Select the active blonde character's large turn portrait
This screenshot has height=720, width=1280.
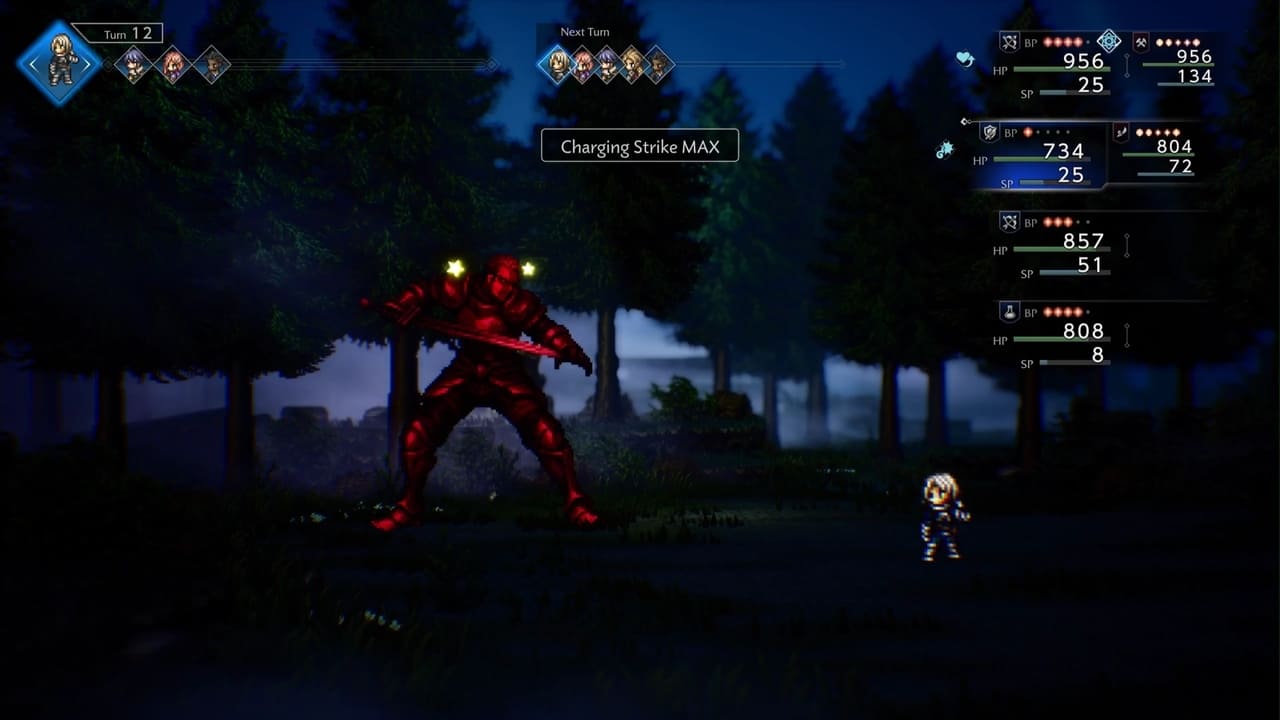coord(59,63)
